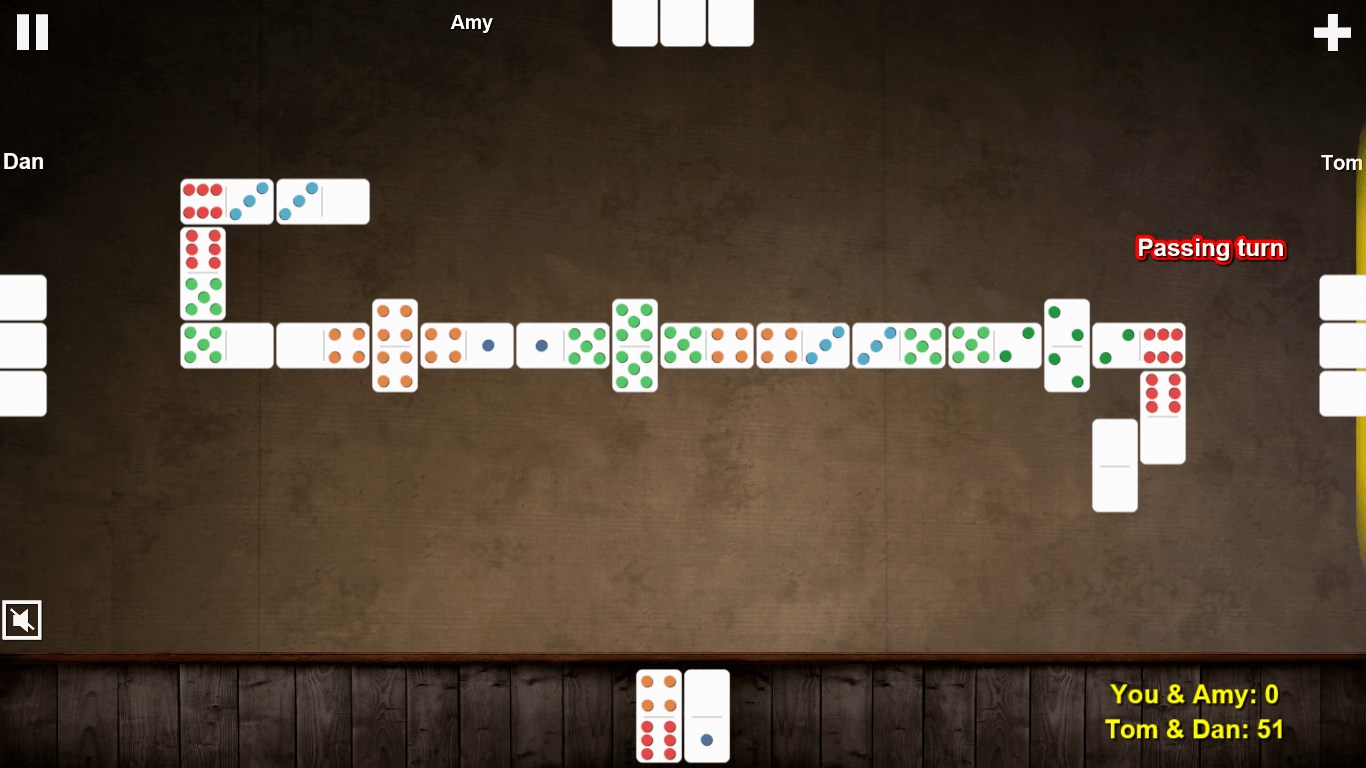Click the red six and blue three corner domino
The height and width of the screenshot is (768, 1366).
pos(226,200)
